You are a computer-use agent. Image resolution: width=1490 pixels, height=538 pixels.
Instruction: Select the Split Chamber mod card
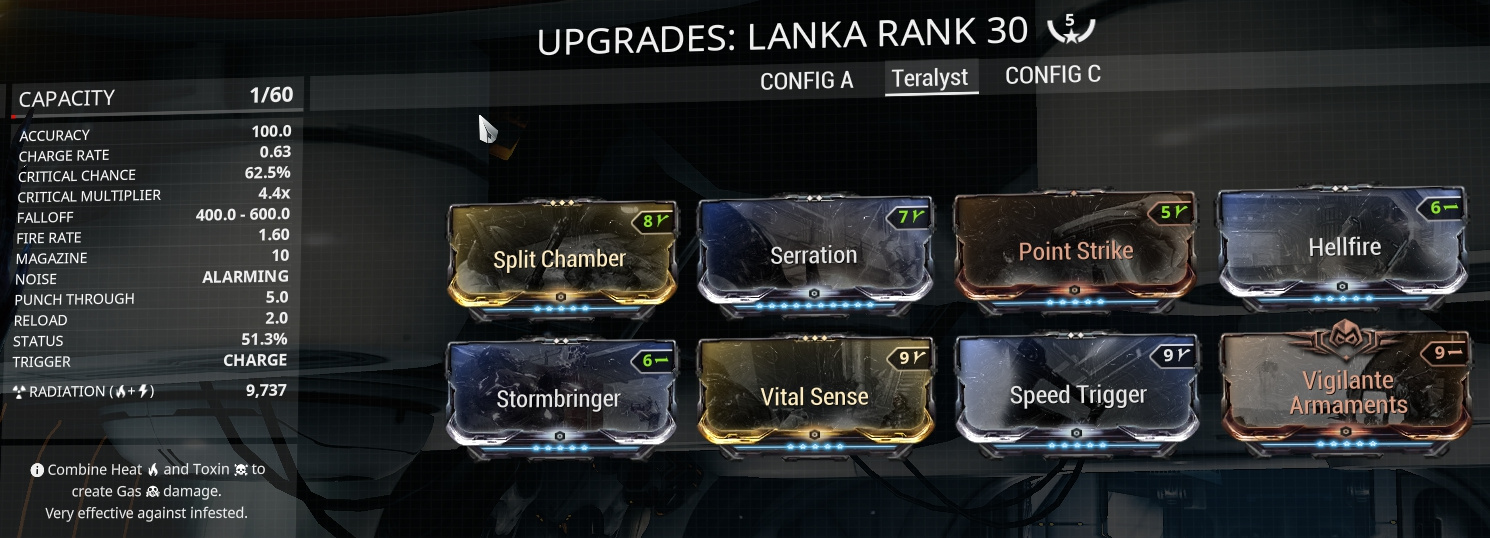pyautogui.click(x=560, y=258)
